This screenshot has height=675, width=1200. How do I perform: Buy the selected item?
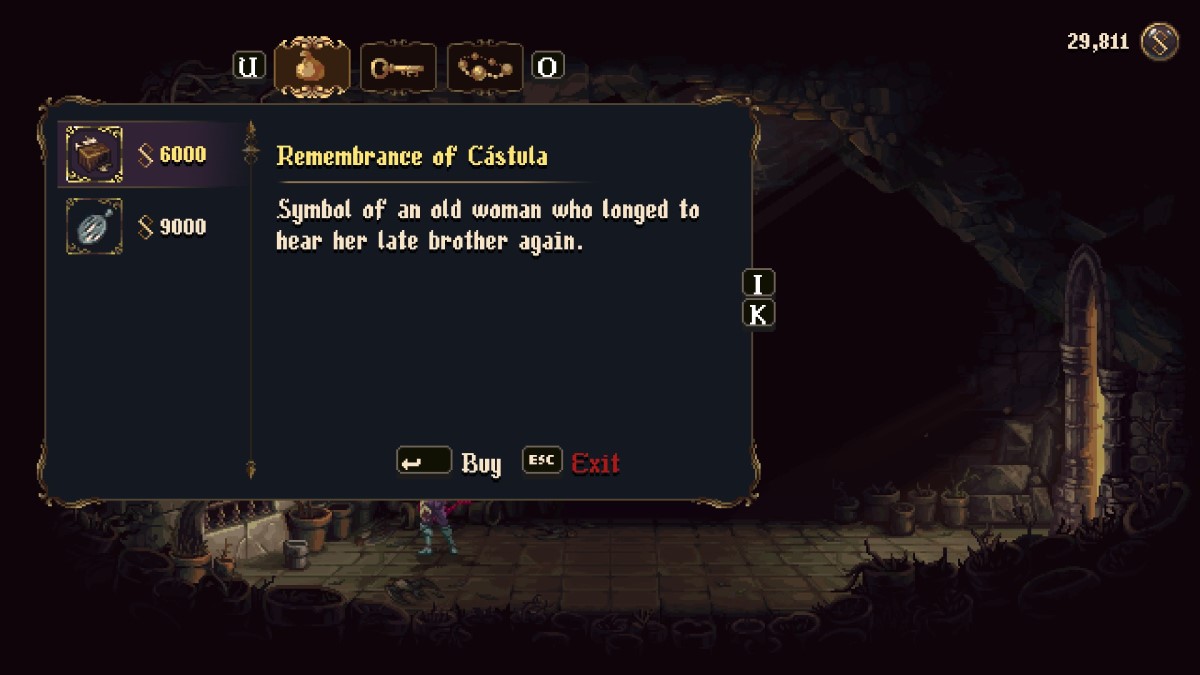[450, 463]
